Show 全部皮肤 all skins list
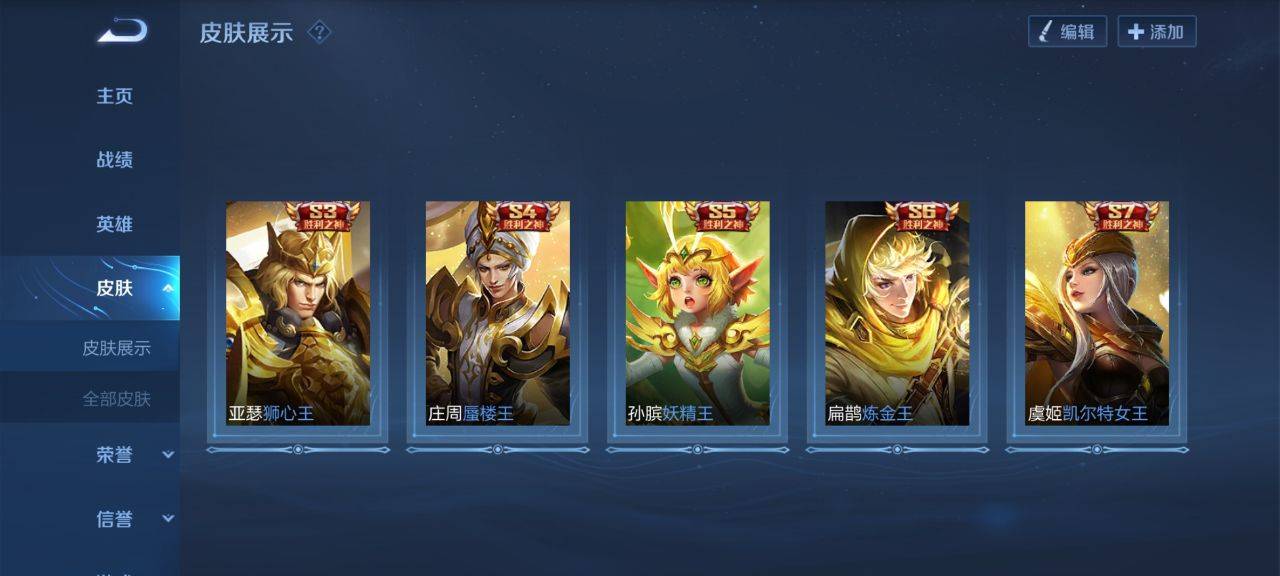The height and width of the screenshot is (576, 1280). [116, 399]
